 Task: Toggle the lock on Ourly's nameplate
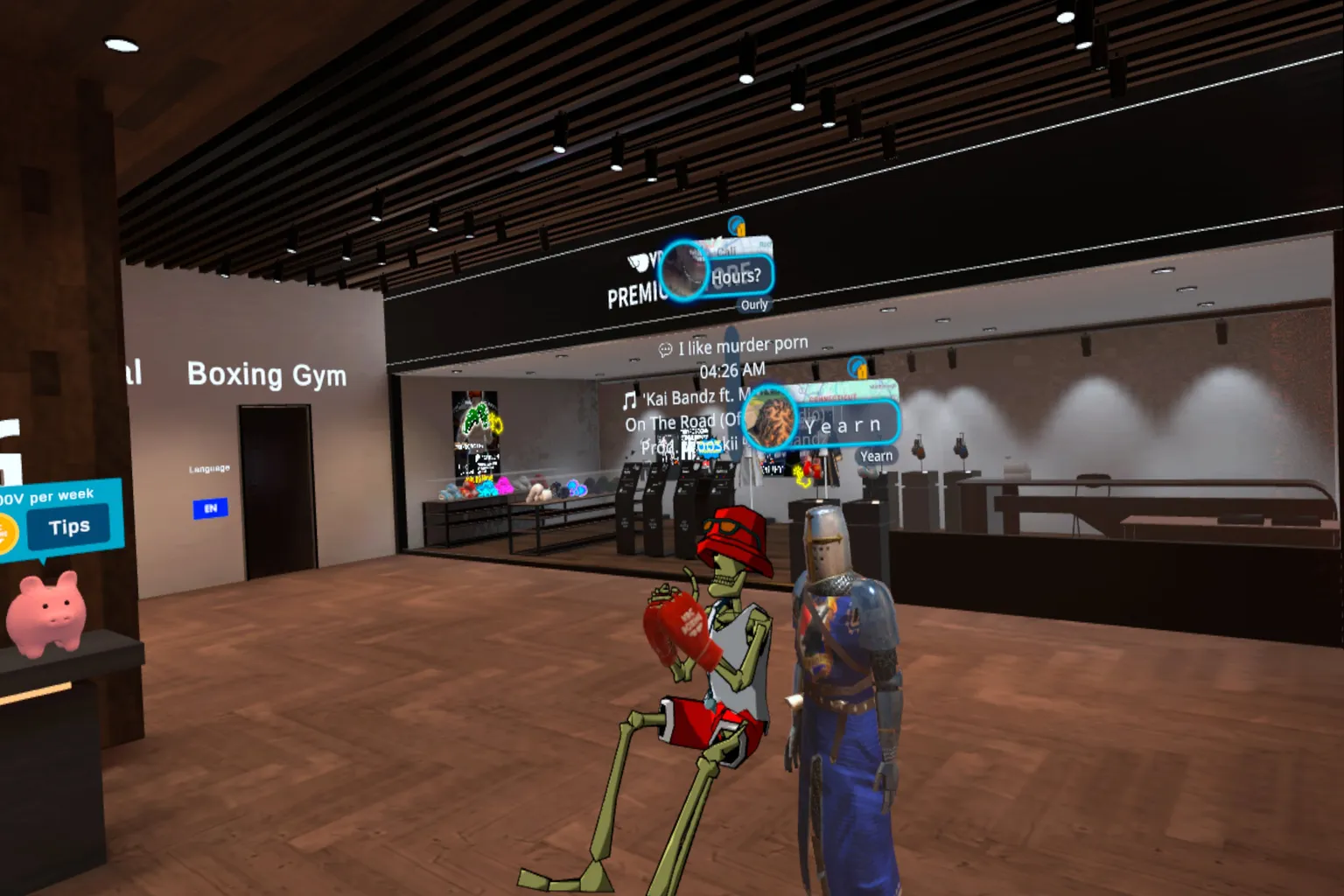(x=742, y=230)
